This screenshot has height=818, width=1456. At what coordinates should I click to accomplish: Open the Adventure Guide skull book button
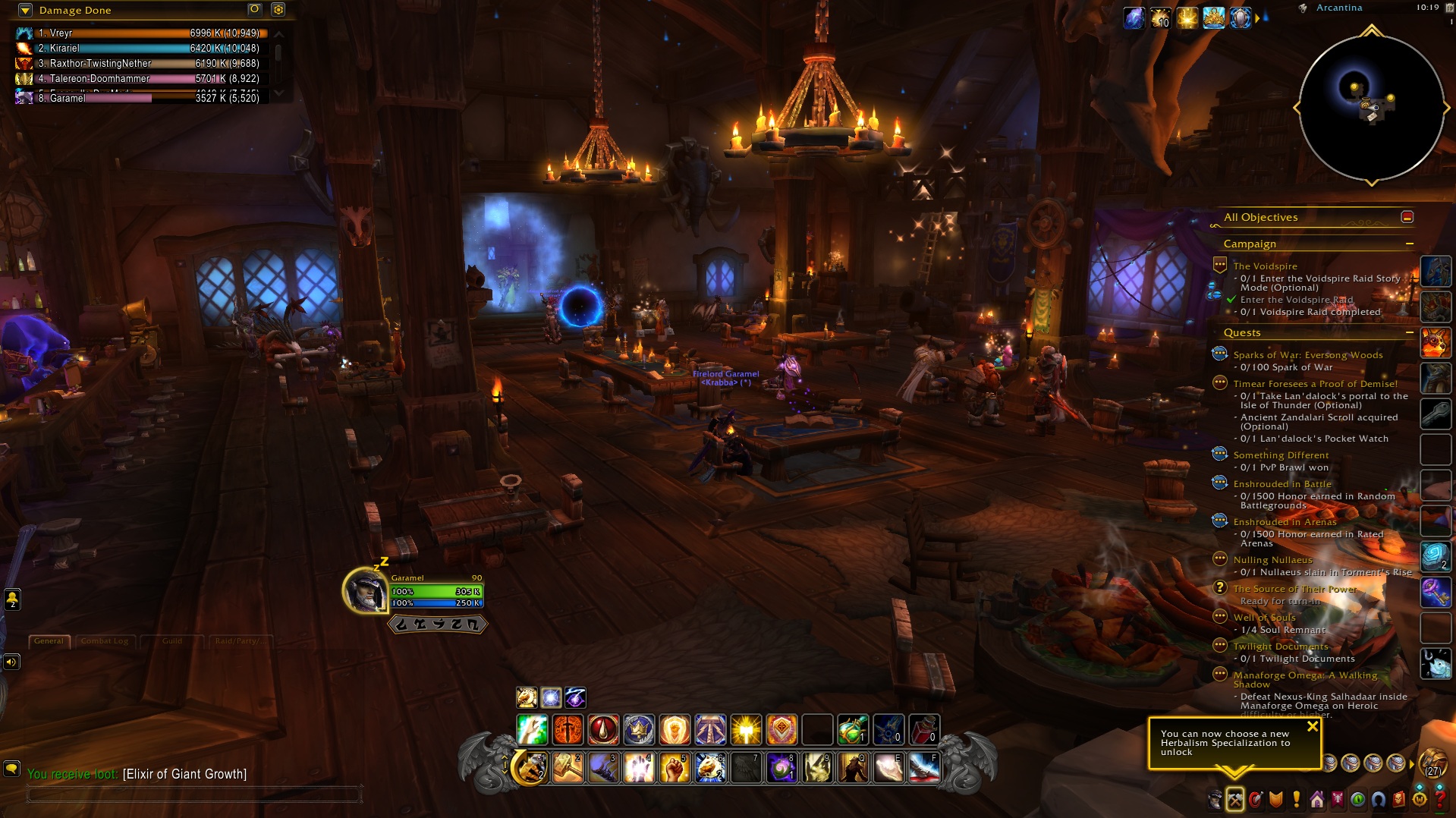pyautogui.click(x=1399, y=799)
